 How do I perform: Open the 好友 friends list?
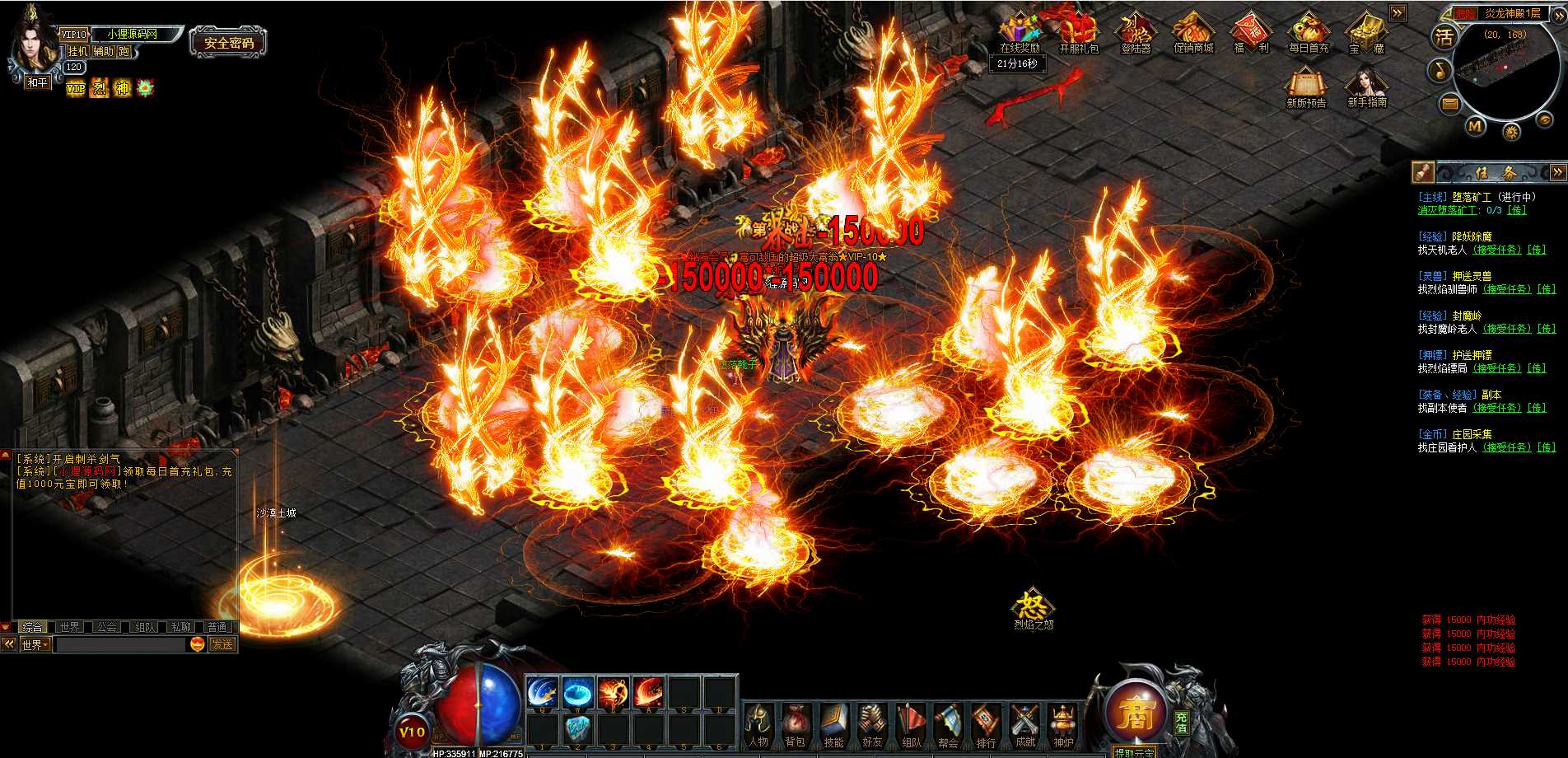point(872,725)
